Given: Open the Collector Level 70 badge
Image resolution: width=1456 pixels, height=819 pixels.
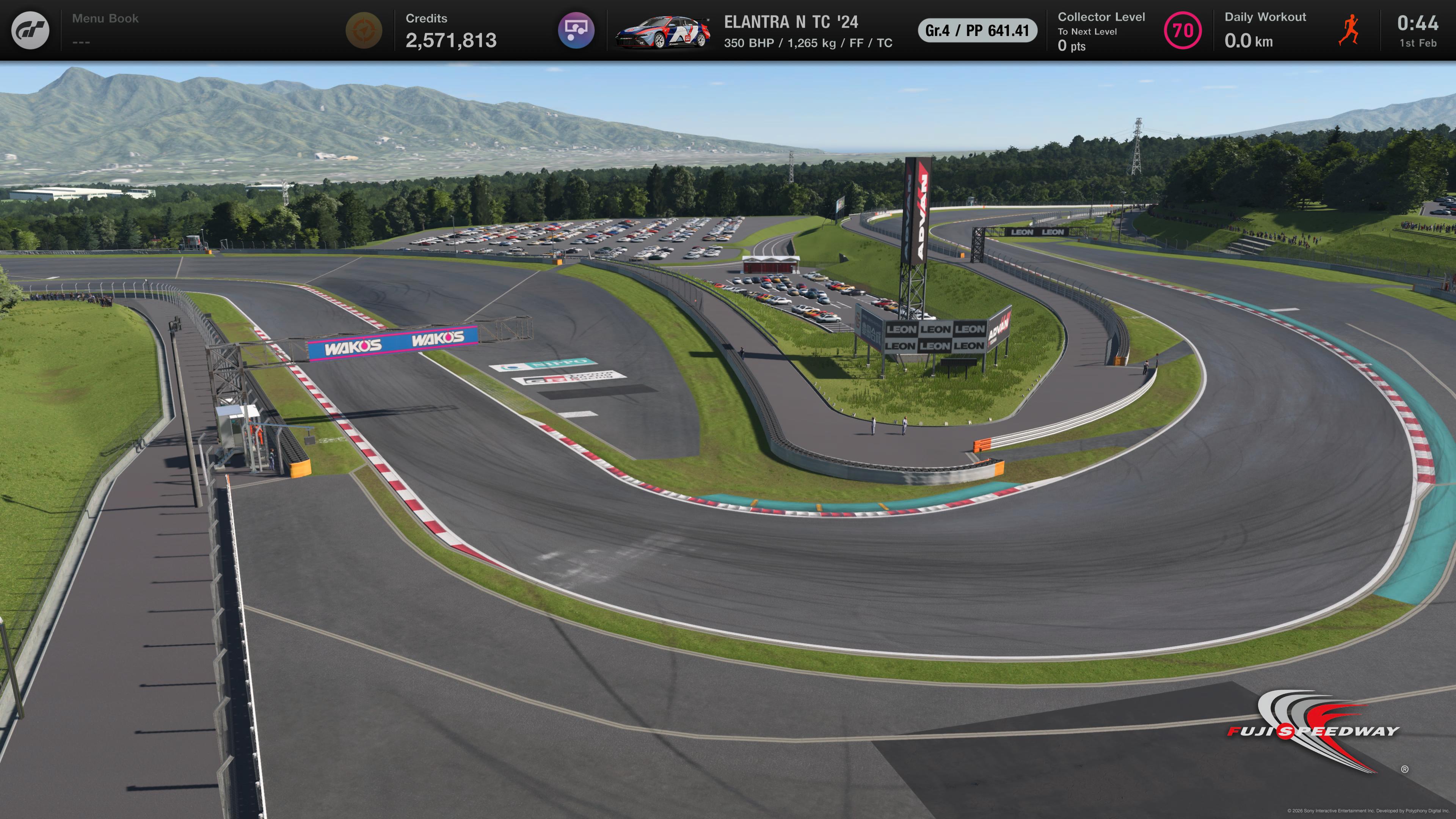Looking at the screenshot, I should pyautogui.click(x=1183, y=30).
